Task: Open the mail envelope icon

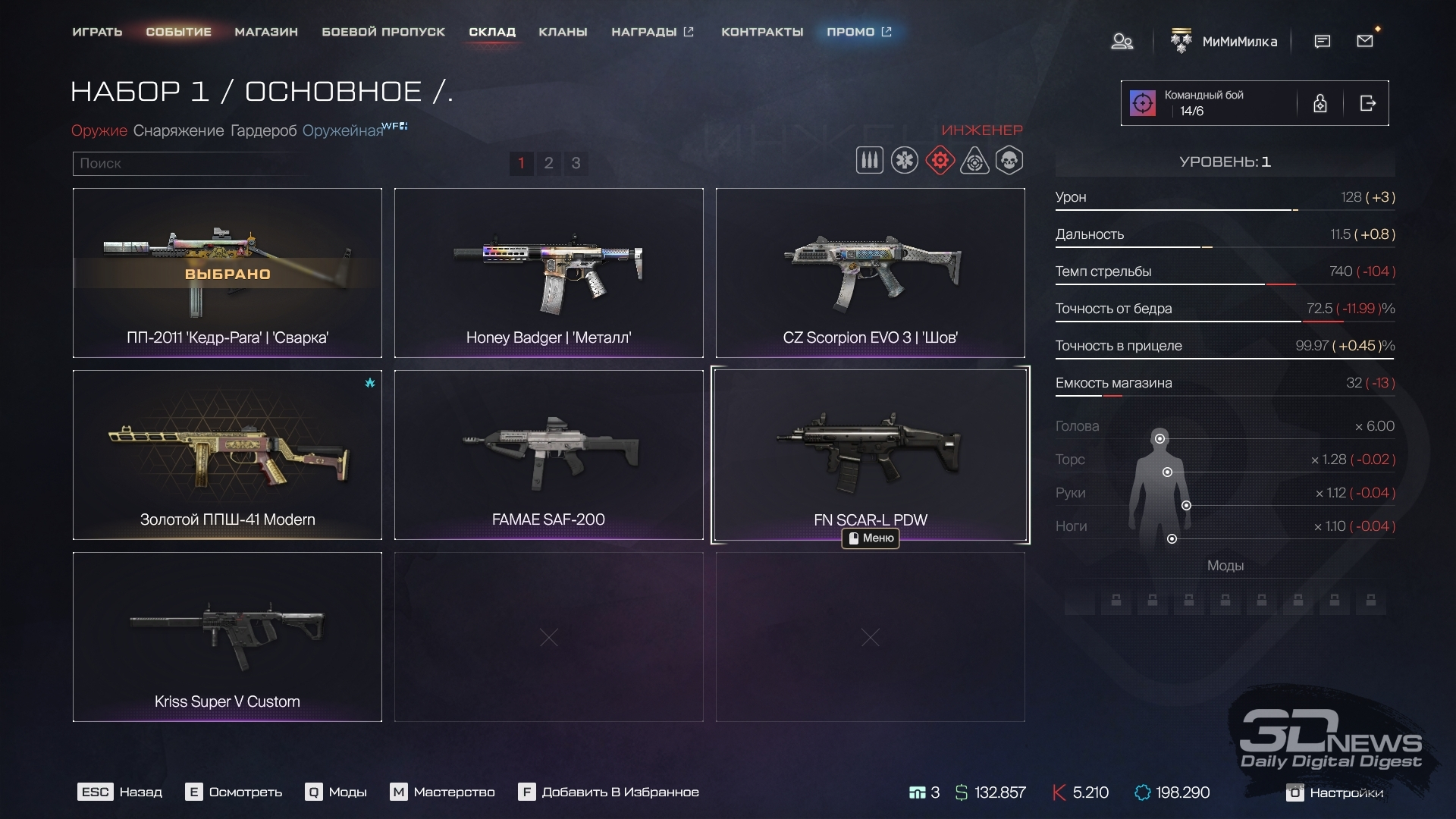Action: click(1365, 41)
